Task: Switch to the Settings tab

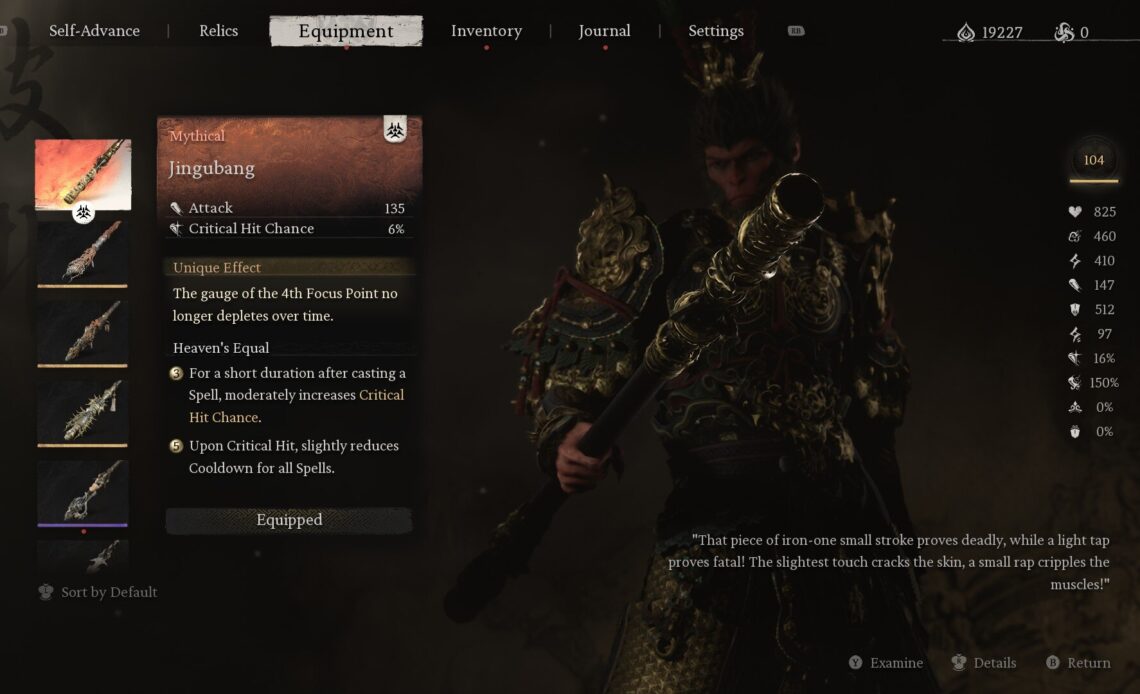Action: [715, 31]
